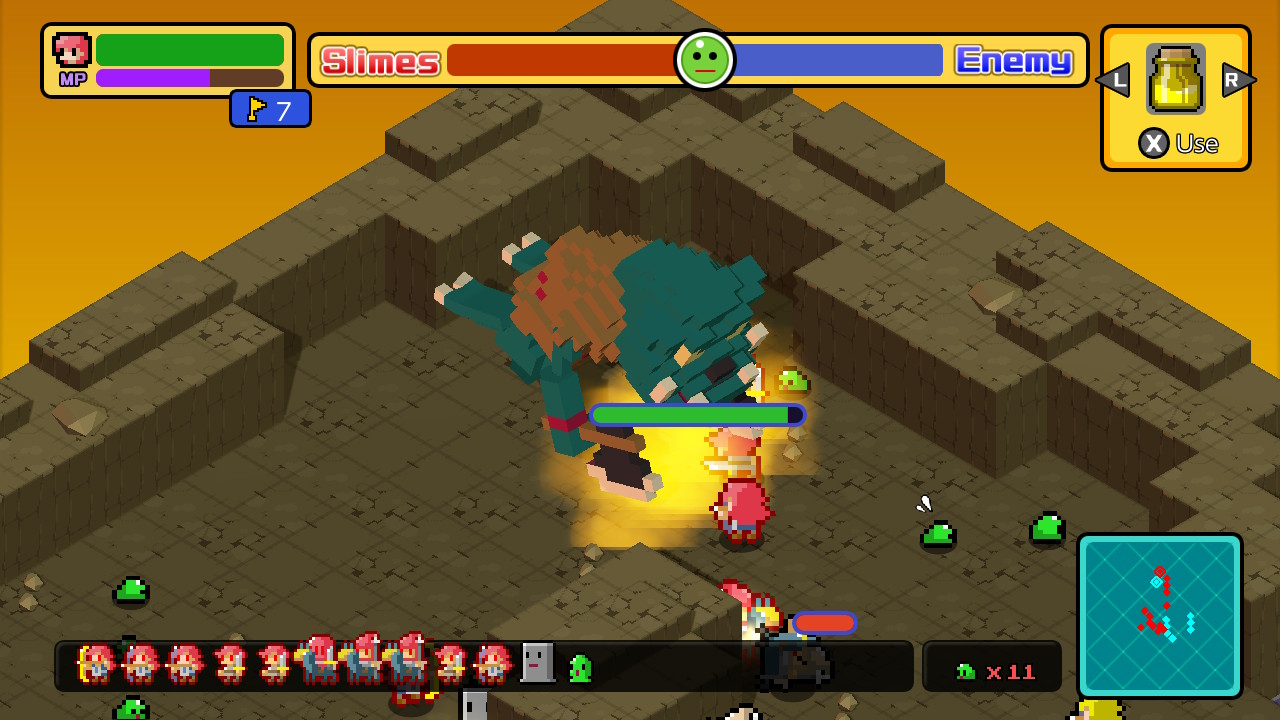The image size is (1280, 720).
Task: Select the yellow potion in the item slot
Action: 1174,79
